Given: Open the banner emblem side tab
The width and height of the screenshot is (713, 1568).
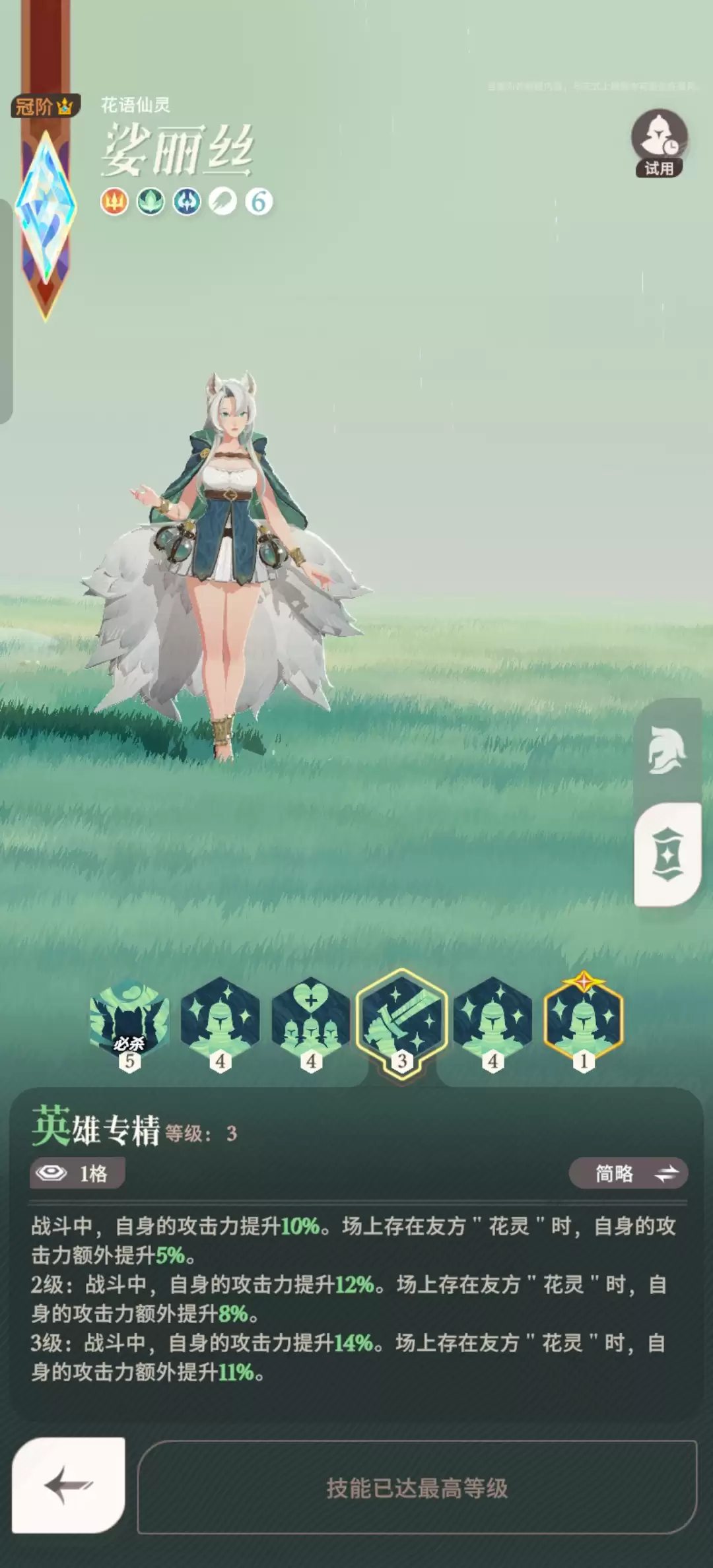Looking at the screenshot, I should tap(667, 855).
